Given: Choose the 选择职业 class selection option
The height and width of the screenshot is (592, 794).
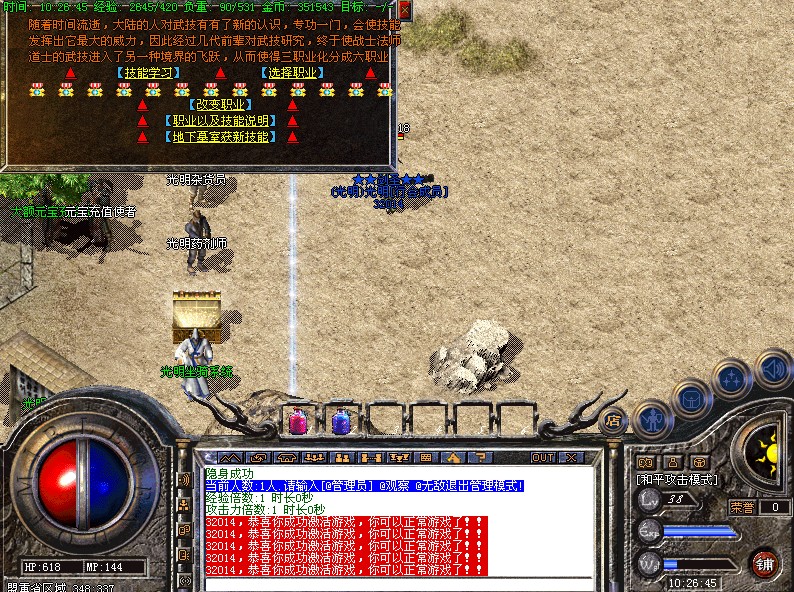Looking at the screenshot, I should coord(292,73).
